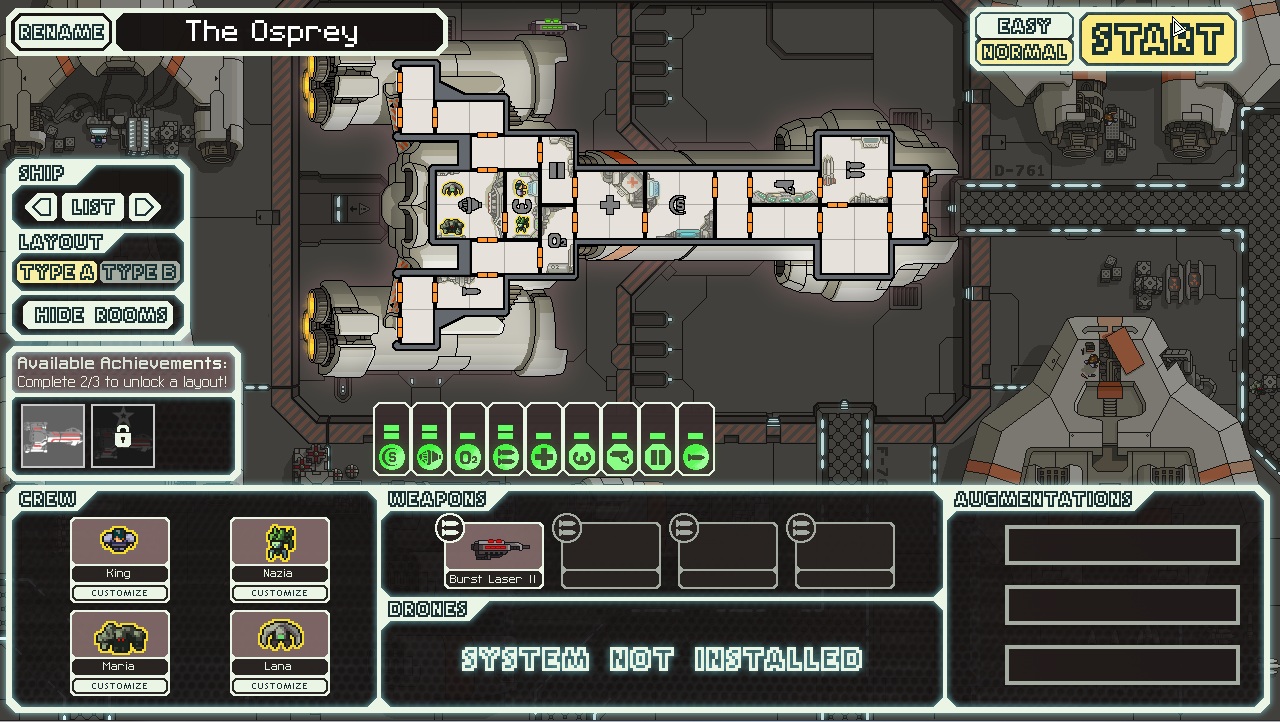
Task: Click the Oxygen system icon
Action: tap(467, 457)
